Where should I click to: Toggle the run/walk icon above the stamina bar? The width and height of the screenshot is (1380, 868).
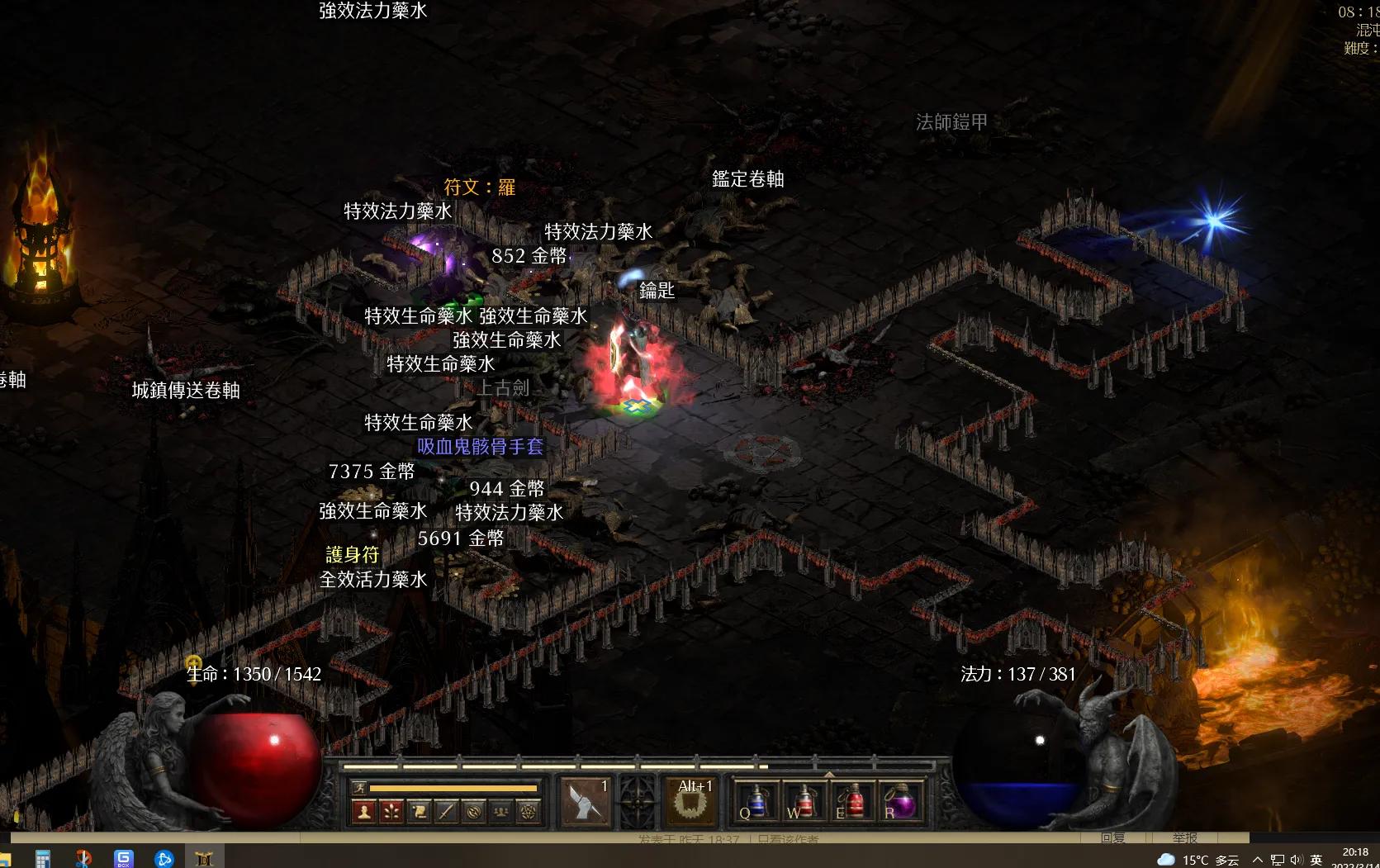tap(360, 789)
